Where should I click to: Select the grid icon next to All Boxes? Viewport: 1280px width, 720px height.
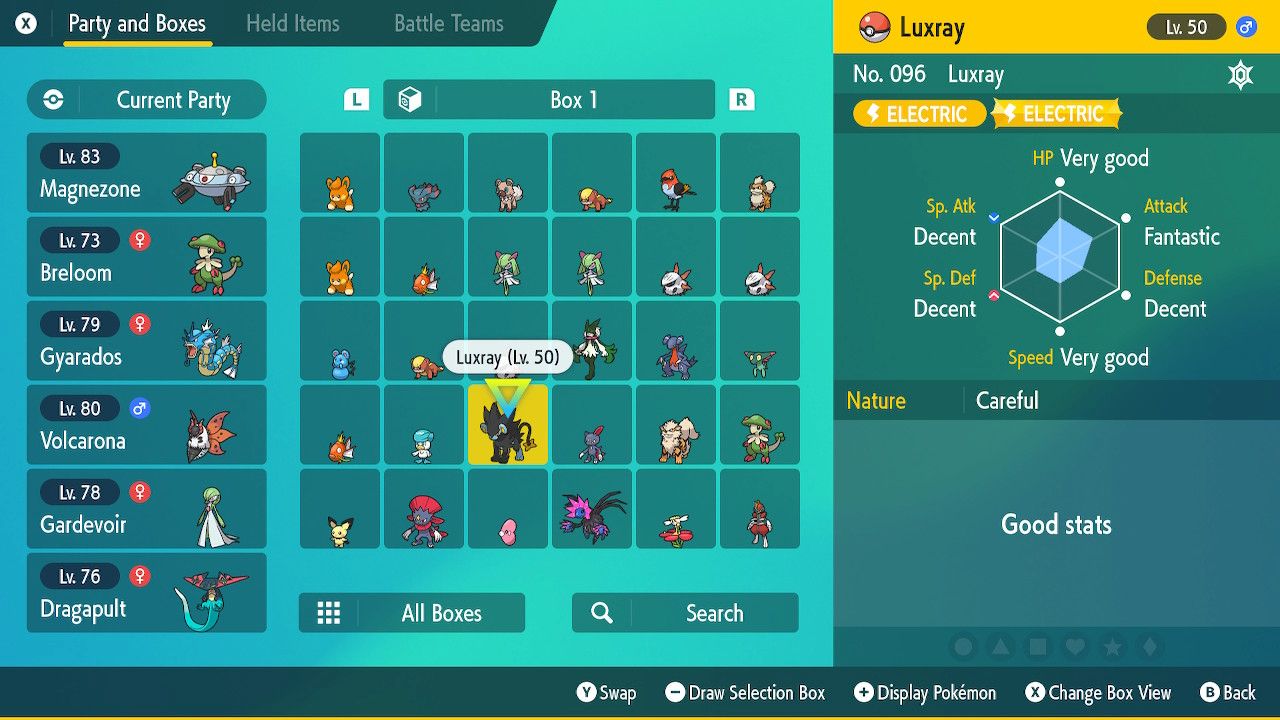point(330,612)
